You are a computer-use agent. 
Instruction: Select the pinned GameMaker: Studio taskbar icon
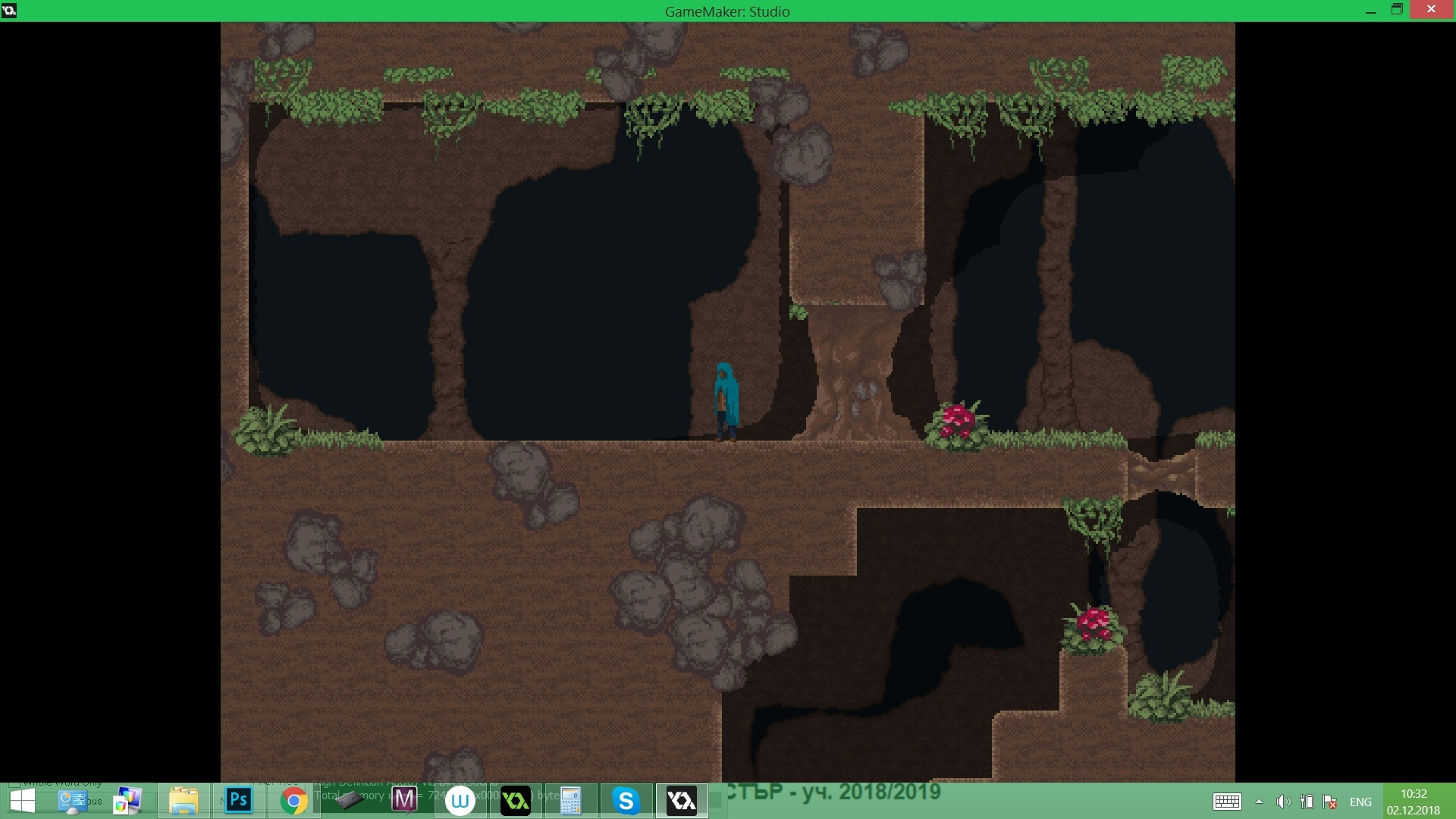click(x=516, y=800)
